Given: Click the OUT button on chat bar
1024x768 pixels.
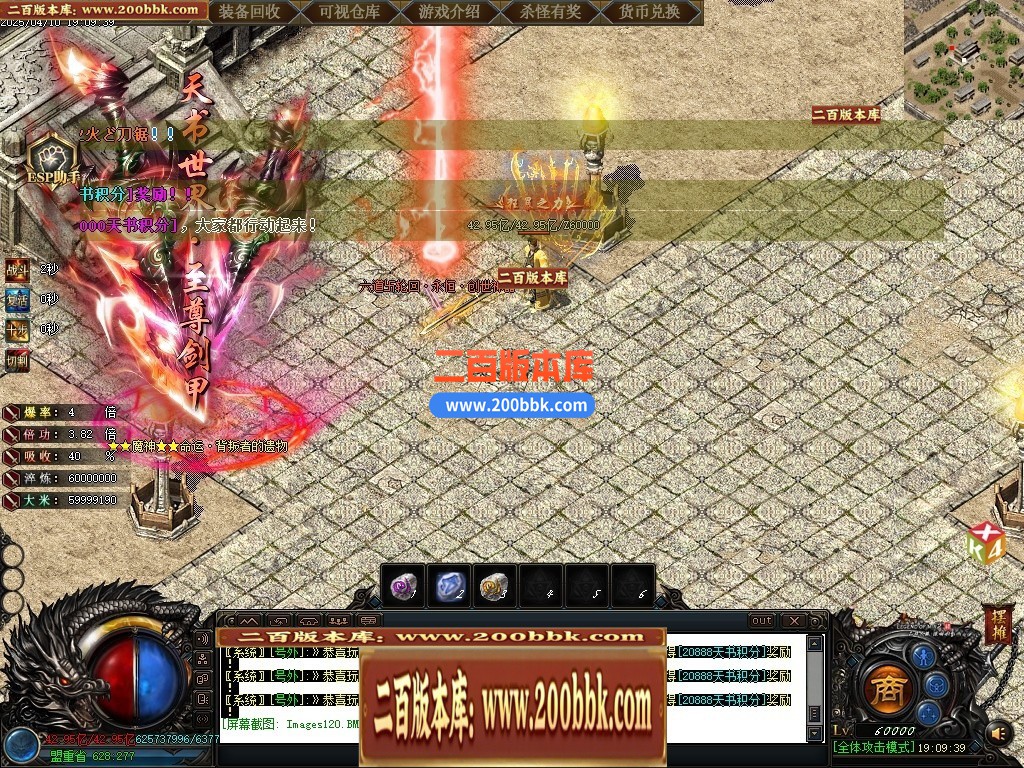Looking at the screenshot, I should click(762, 621).
